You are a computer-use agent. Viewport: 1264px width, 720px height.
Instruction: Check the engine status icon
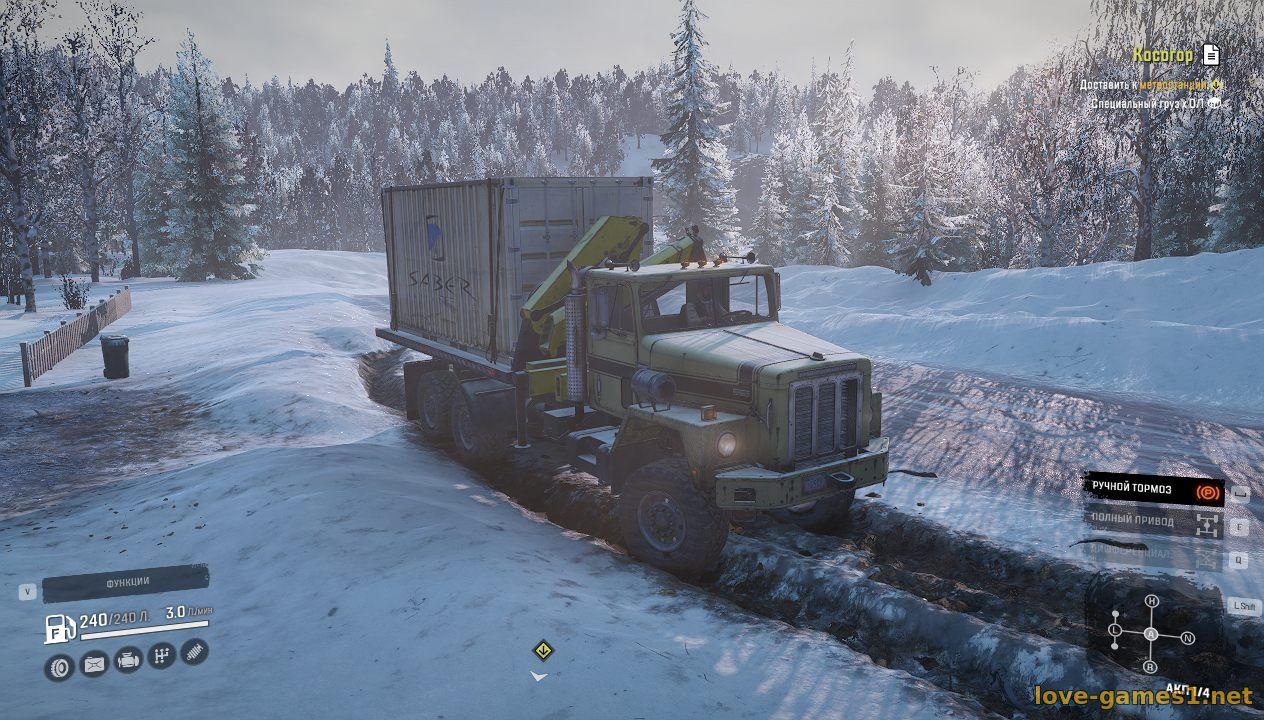[x=128, y=659]
